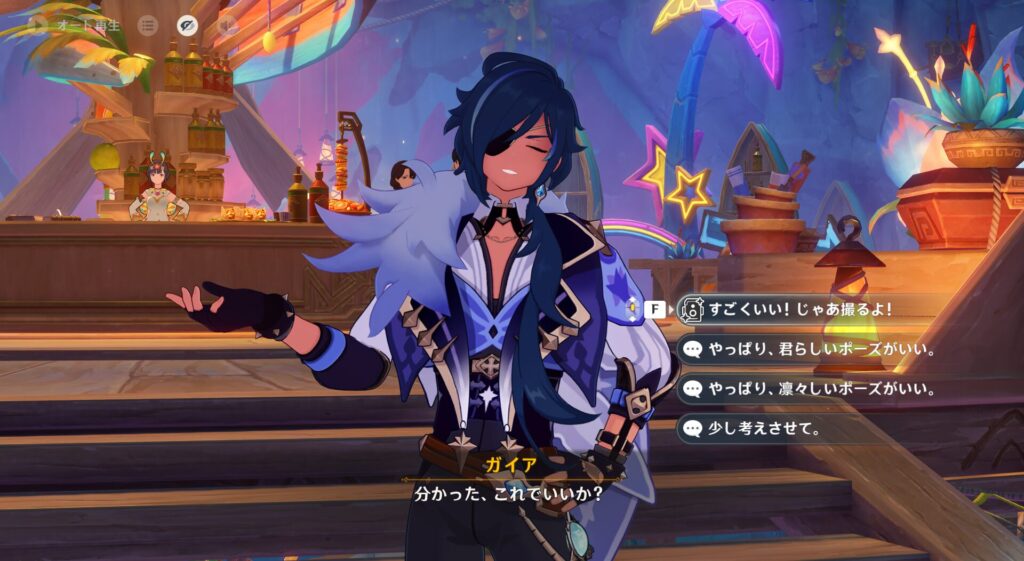The height and width of the screenshot is (561, 1024).
Task: Pick the reply やっぱり、凛々しいポーズがいい。
Action: (810, 389)
